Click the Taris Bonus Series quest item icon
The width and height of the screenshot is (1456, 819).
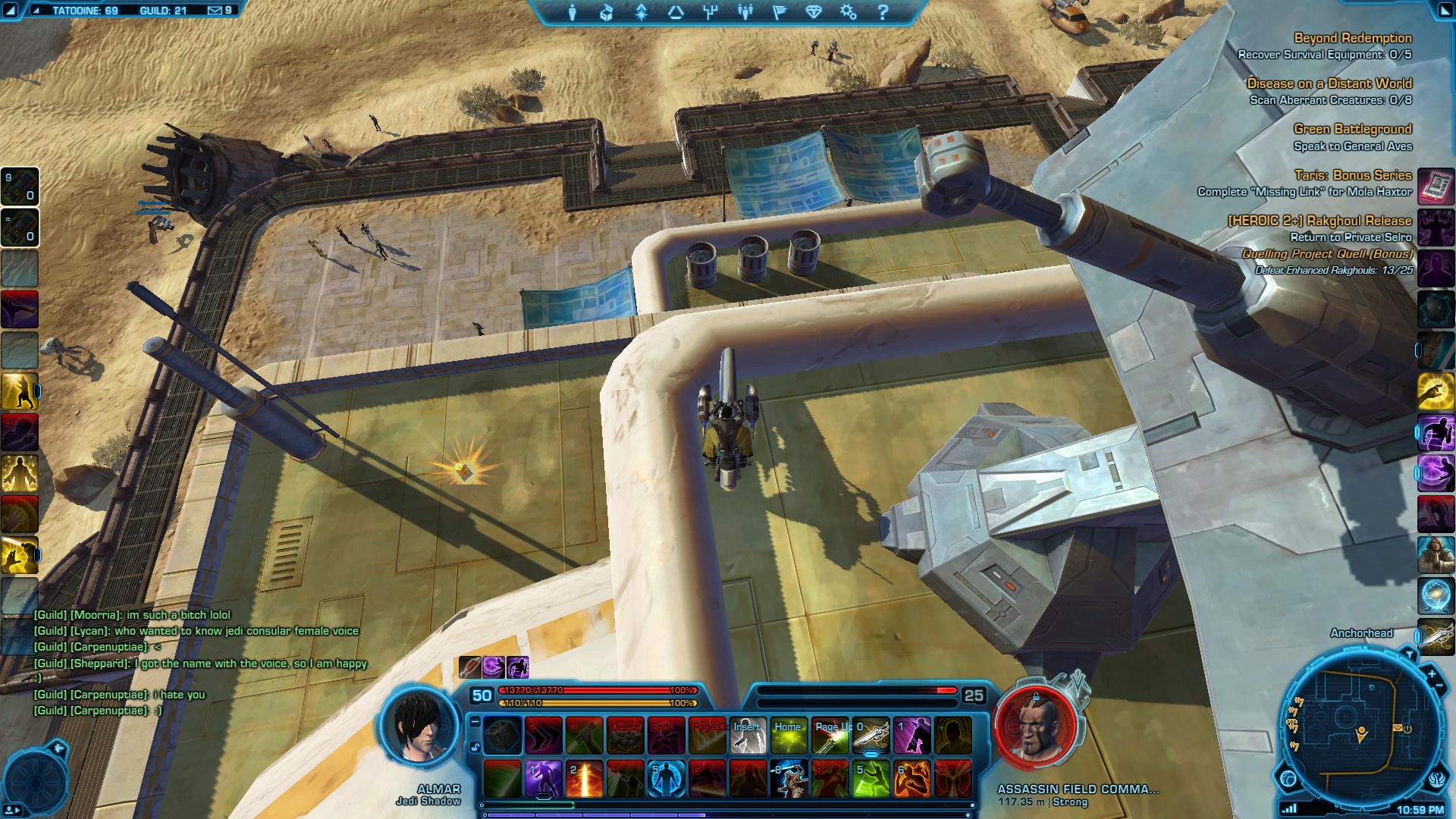click(x=1436, y=185)
